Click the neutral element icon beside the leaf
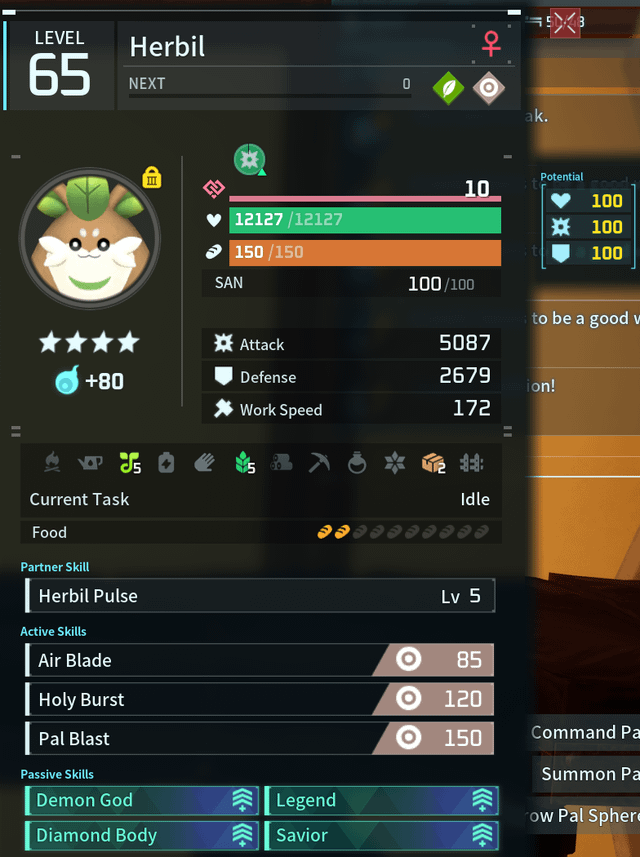The height and width of the screenshot is (857, 640). 488,88
